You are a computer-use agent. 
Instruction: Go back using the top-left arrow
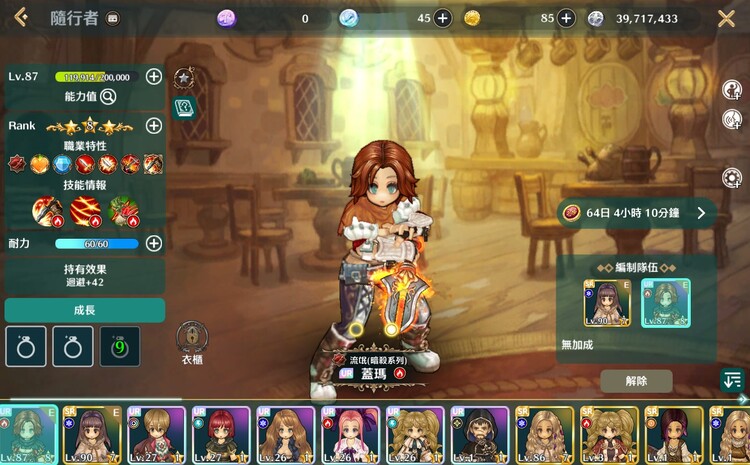(20, 17)
